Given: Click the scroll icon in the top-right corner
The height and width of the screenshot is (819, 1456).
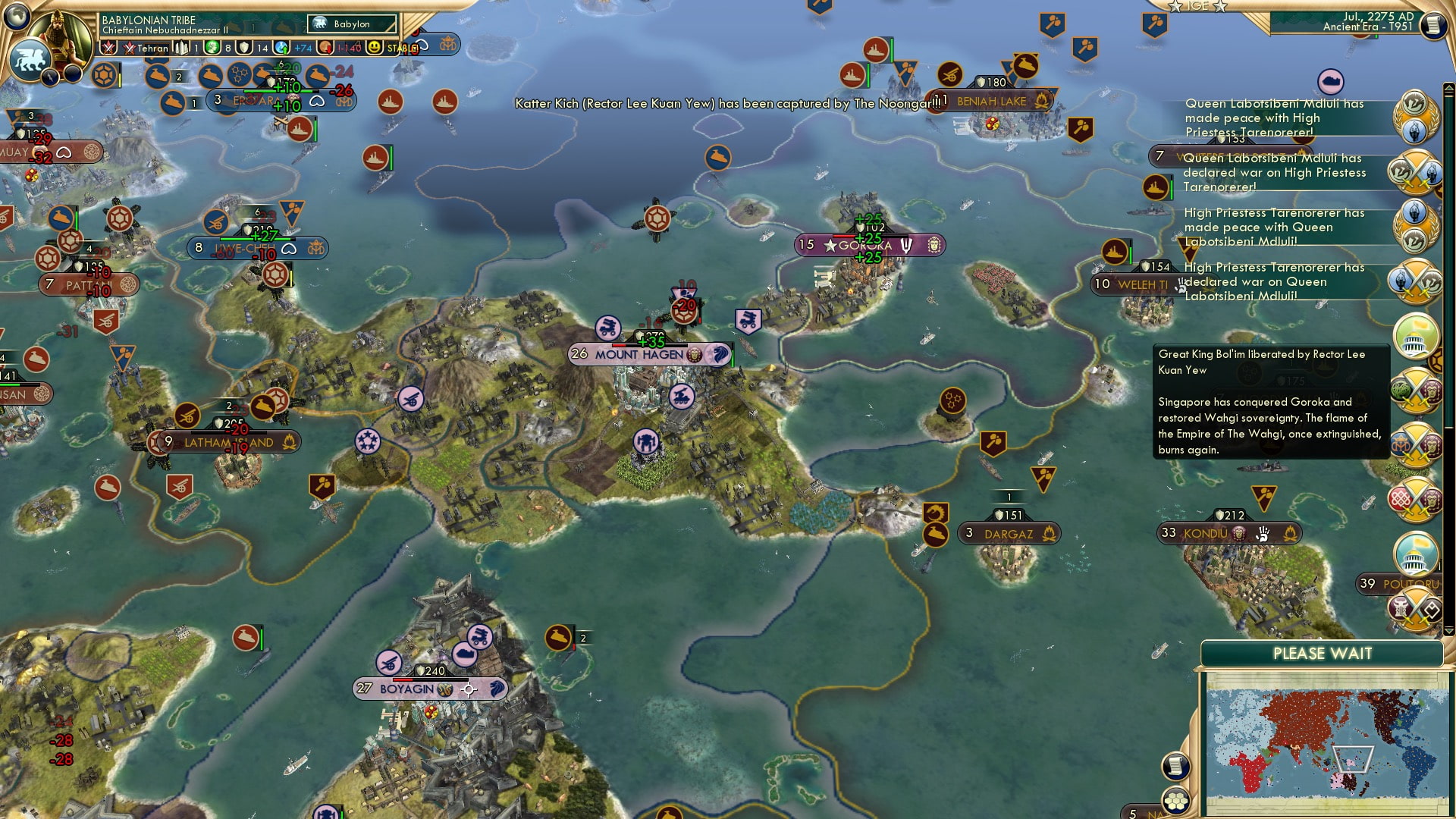Looking at the screenshot, I should 1434,25.
